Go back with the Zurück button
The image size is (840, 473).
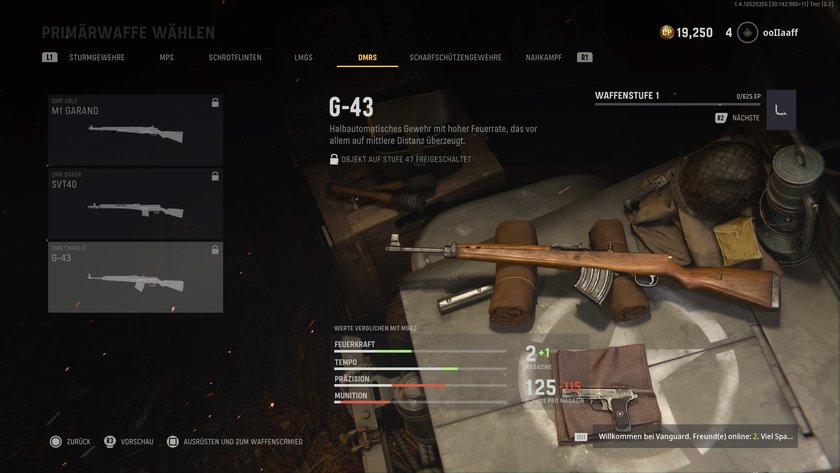point(71,441)
